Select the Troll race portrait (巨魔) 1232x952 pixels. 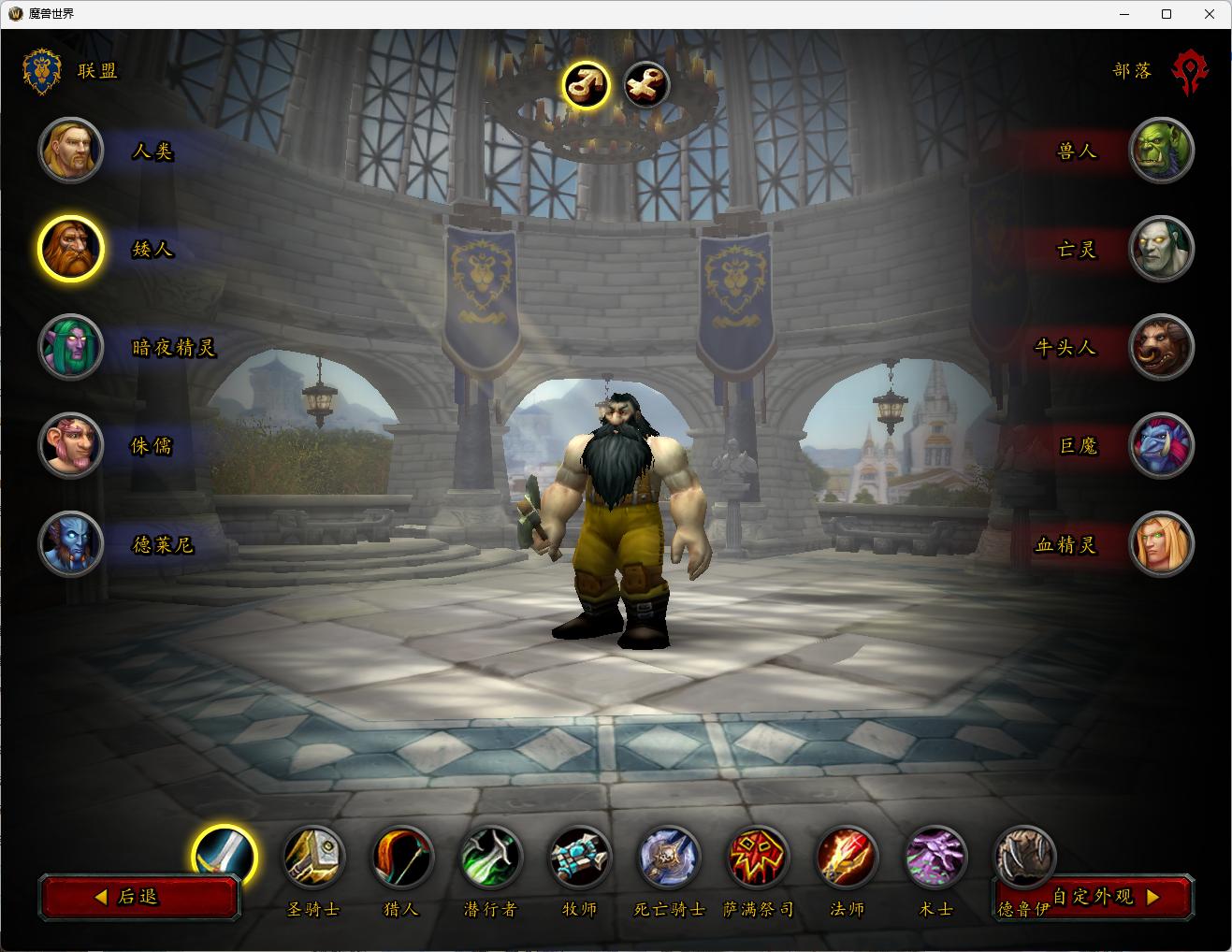click(x=1162, y=445)
